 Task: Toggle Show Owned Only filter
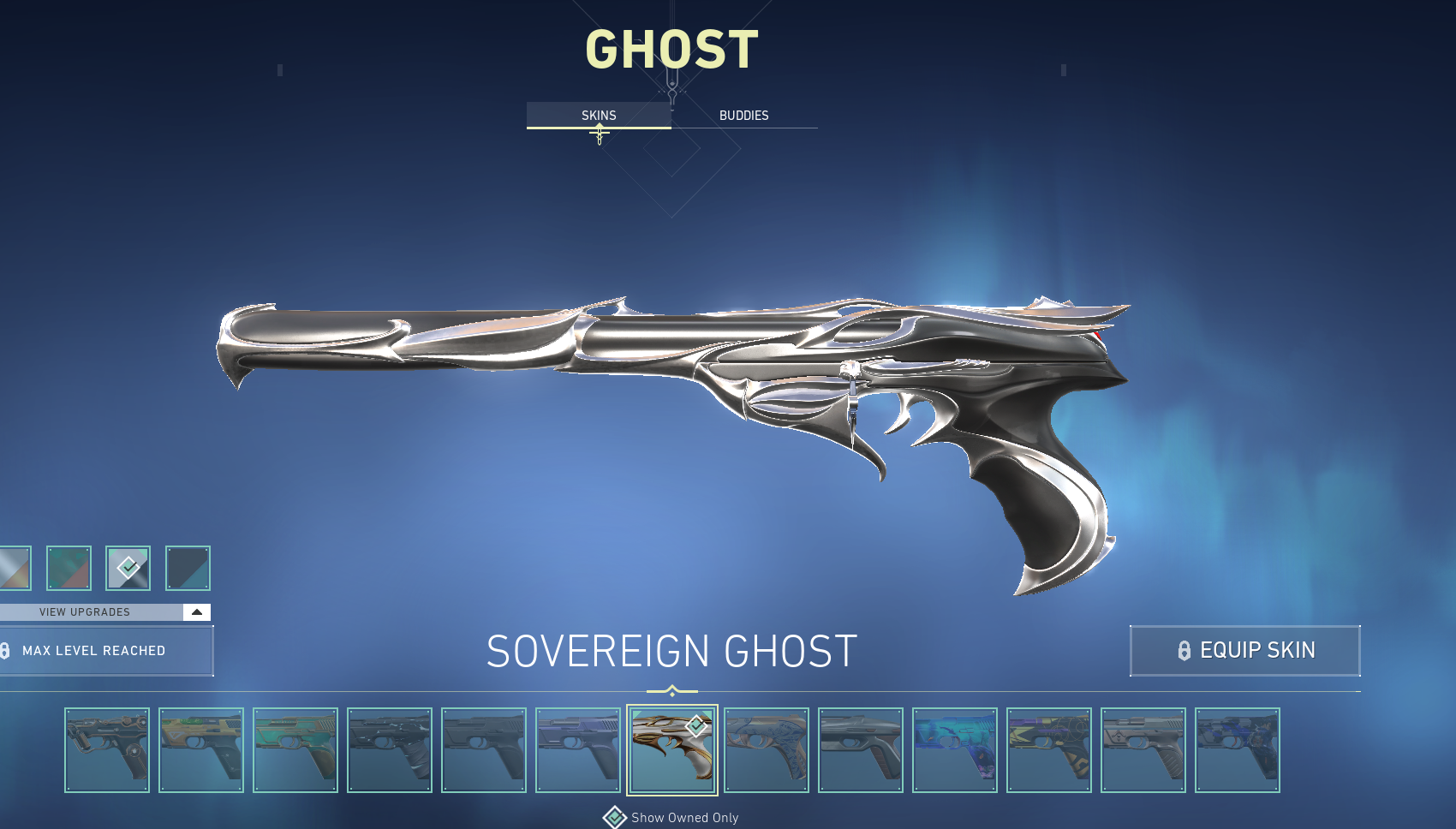click(615, 818)
